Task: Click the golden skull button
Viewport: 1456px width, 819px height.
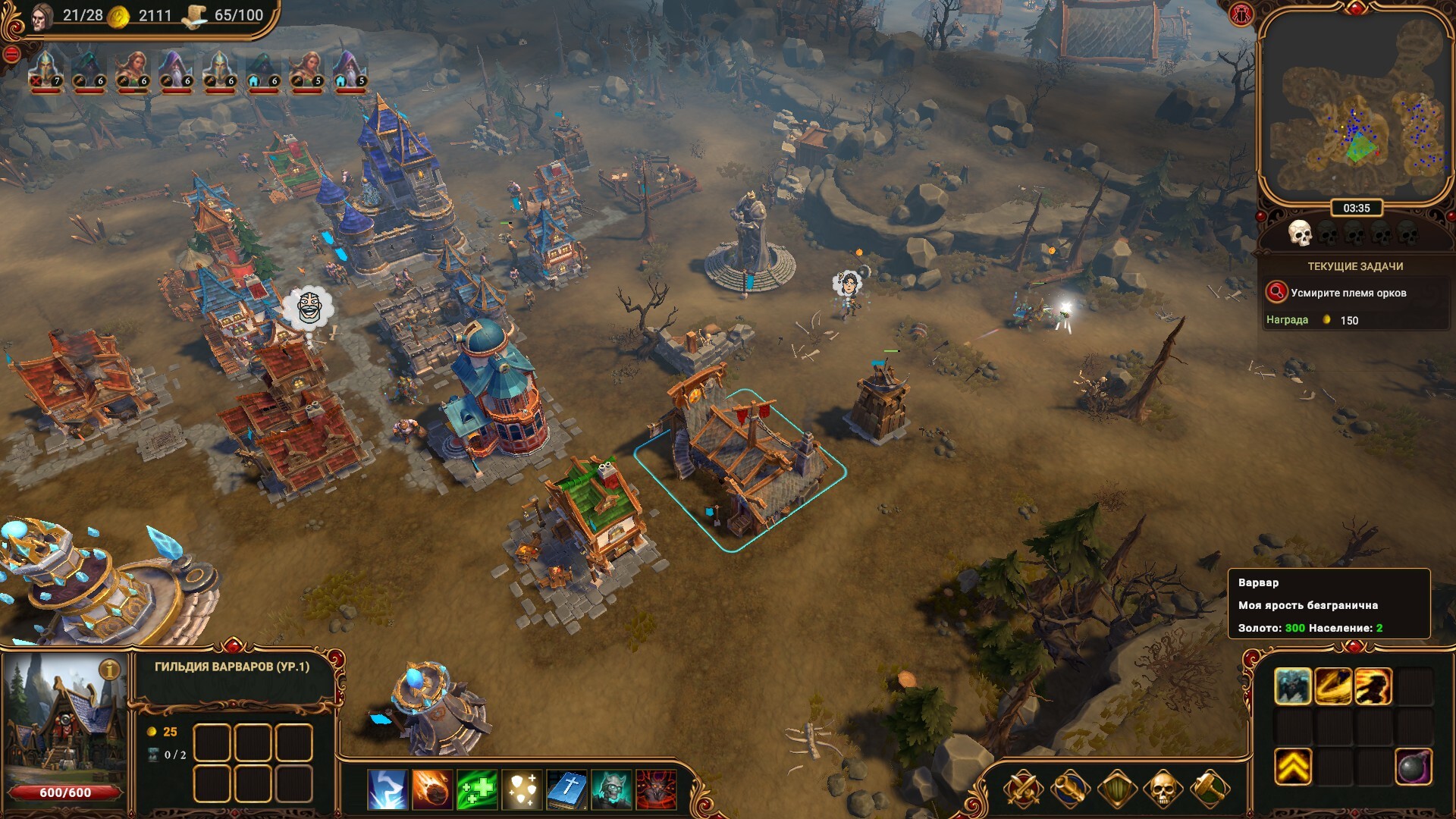Action: 1163,789
